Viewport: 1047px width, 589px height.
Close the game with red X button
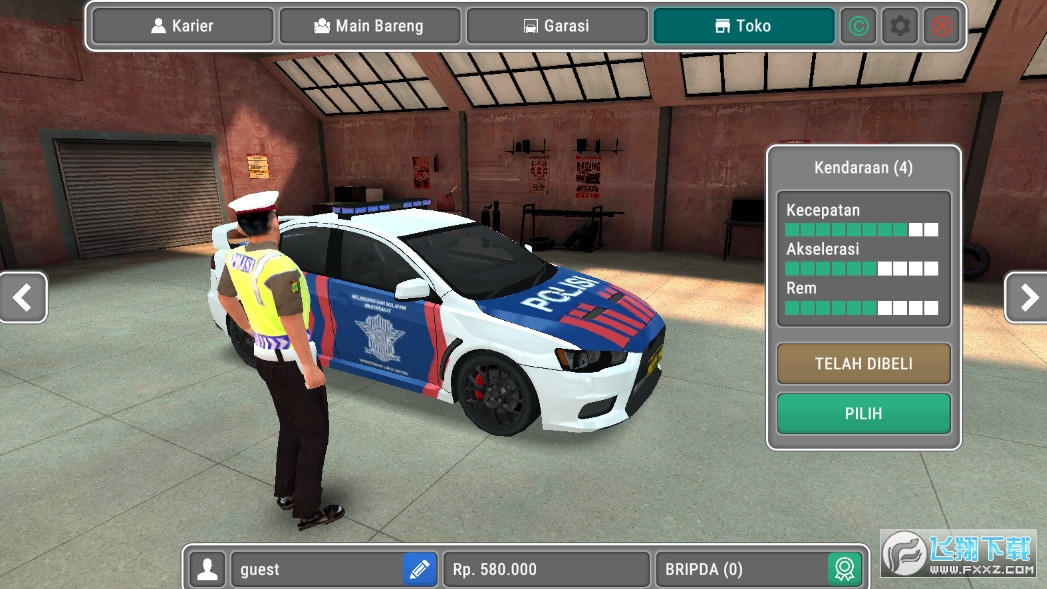point(941,26)
